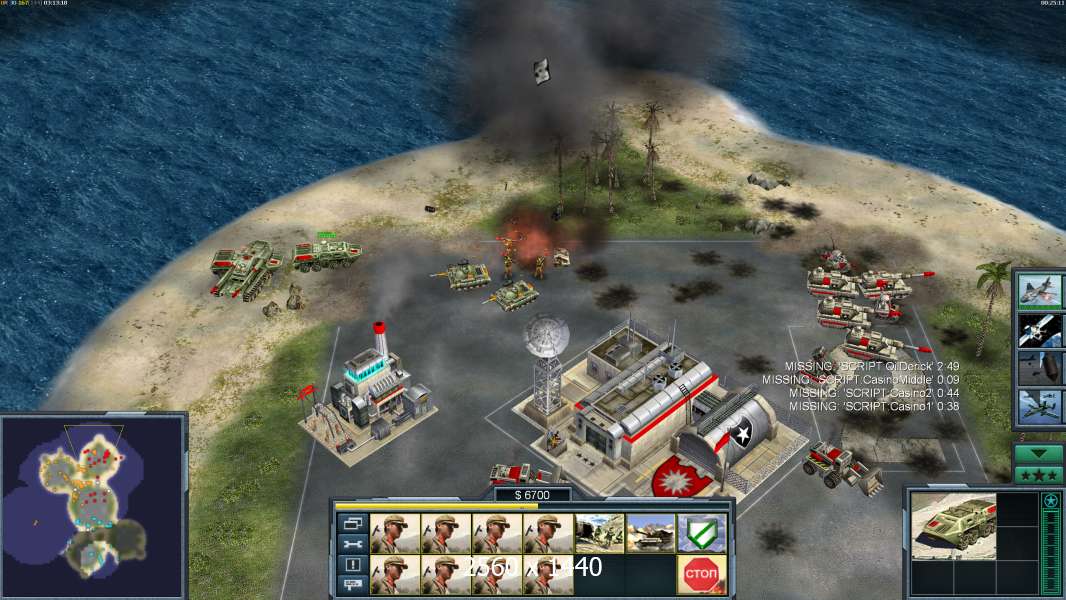Open the overlapping windows button in command bar
1066x600 pixels.
[352, 523]
